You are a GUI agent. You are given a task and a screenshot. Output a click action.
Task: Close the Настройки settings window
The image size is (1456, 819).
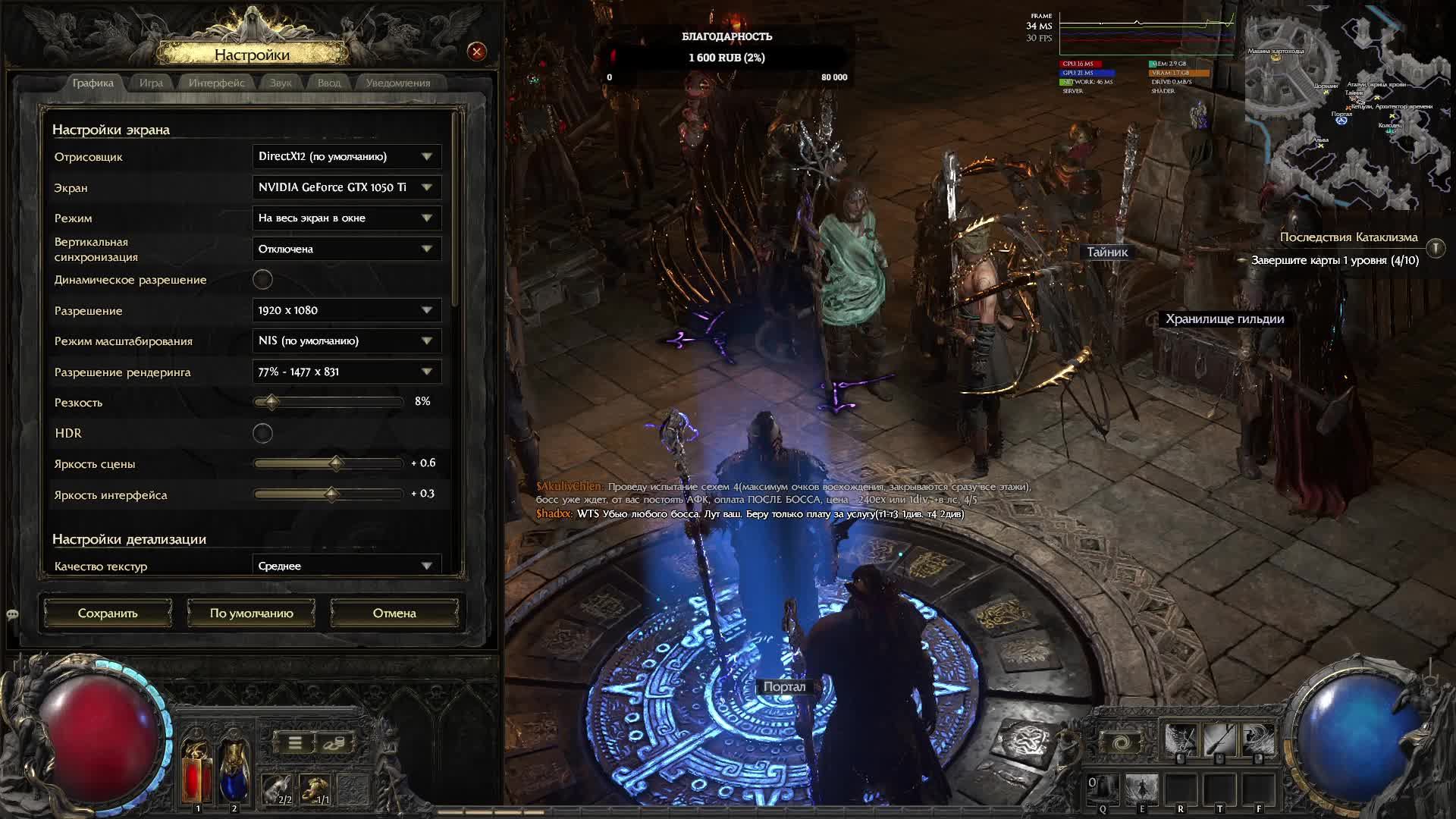[x=477, y=52]
